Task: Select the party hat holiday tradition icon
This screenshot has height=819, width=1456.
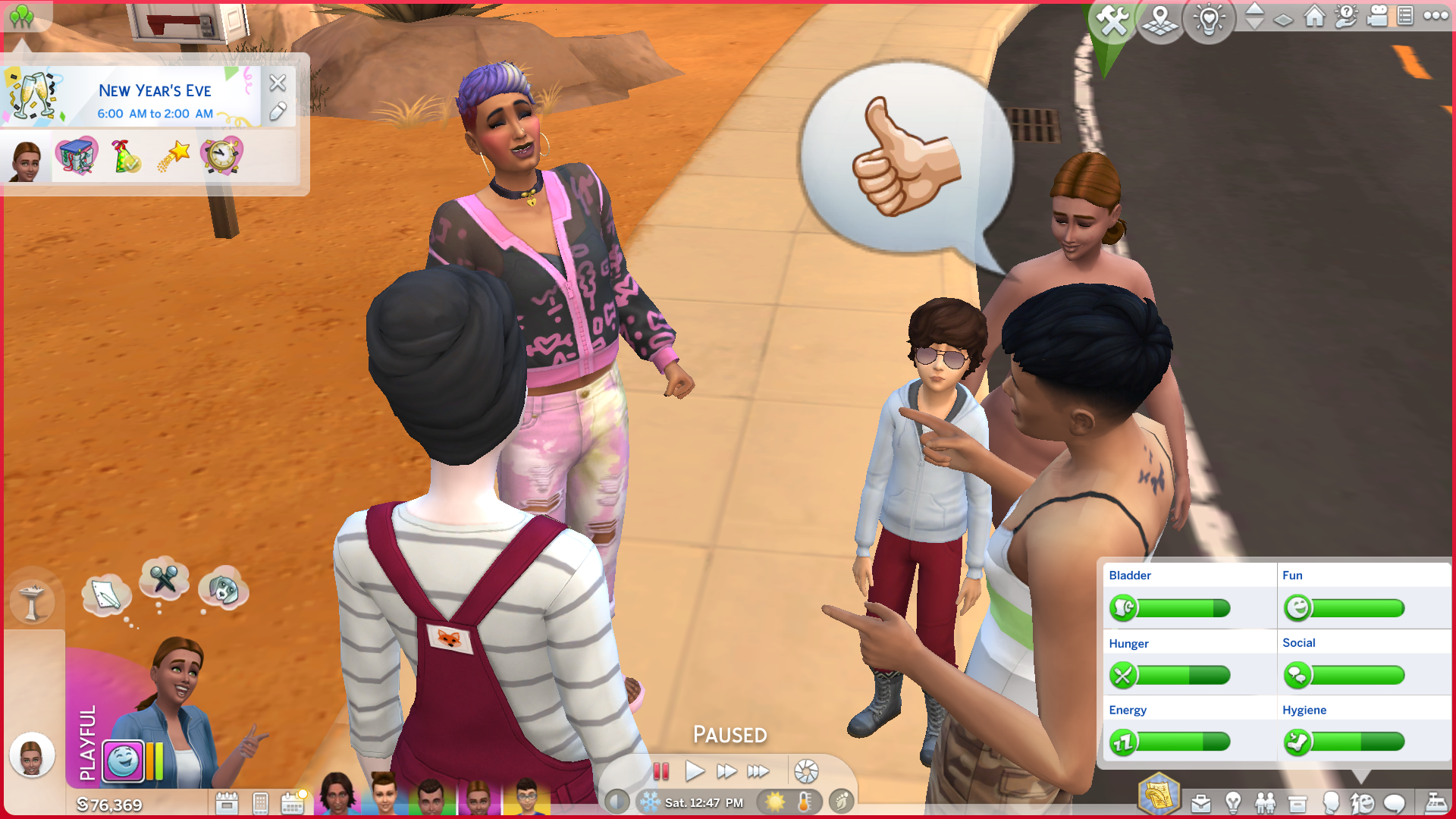Action: point(125,156)
